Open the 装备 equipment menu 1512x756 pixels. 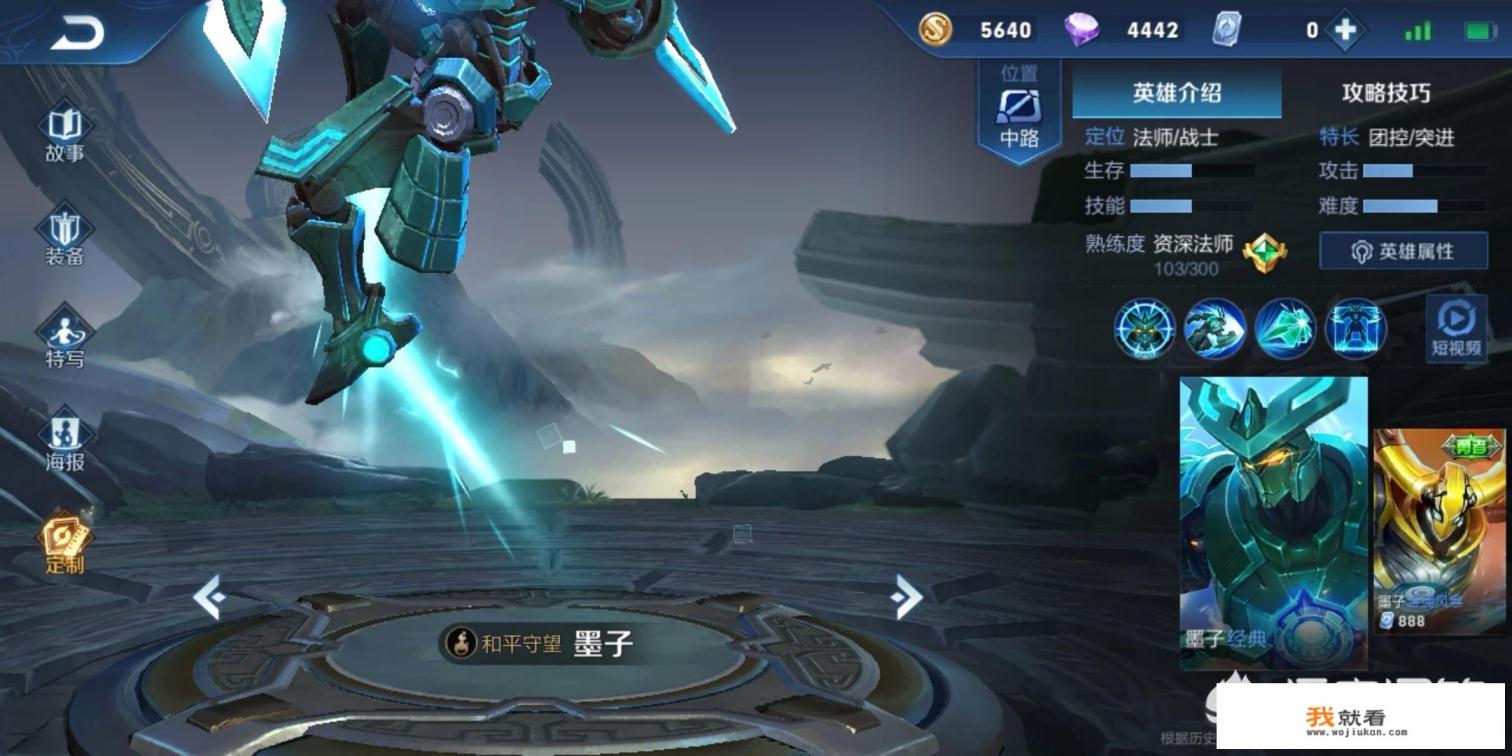pyautogui.click(x=65, y=237)
